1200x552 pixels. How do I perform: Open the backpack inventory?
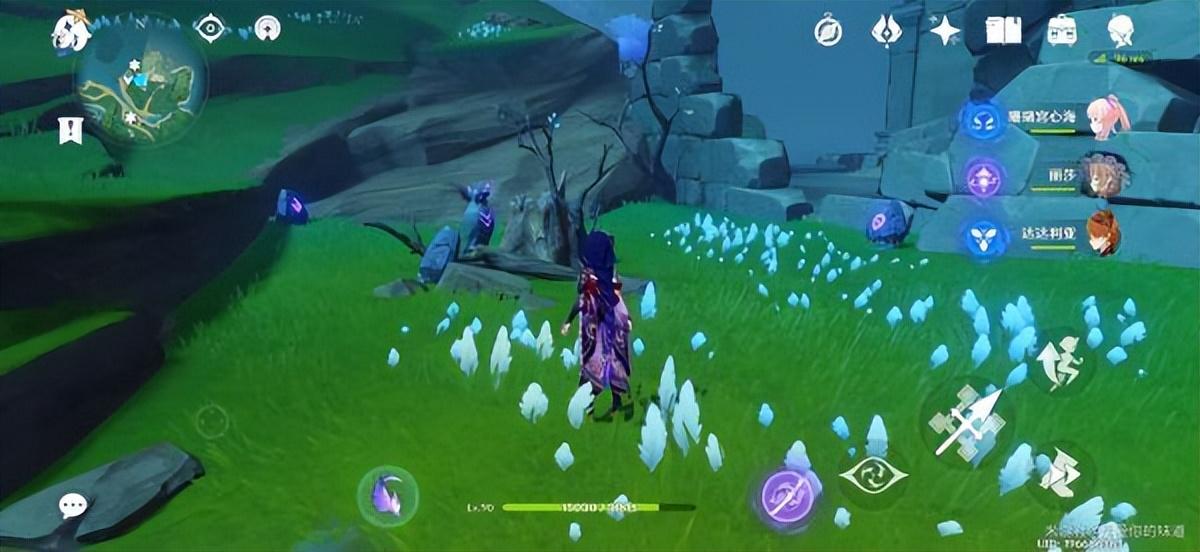point(1061,31)
